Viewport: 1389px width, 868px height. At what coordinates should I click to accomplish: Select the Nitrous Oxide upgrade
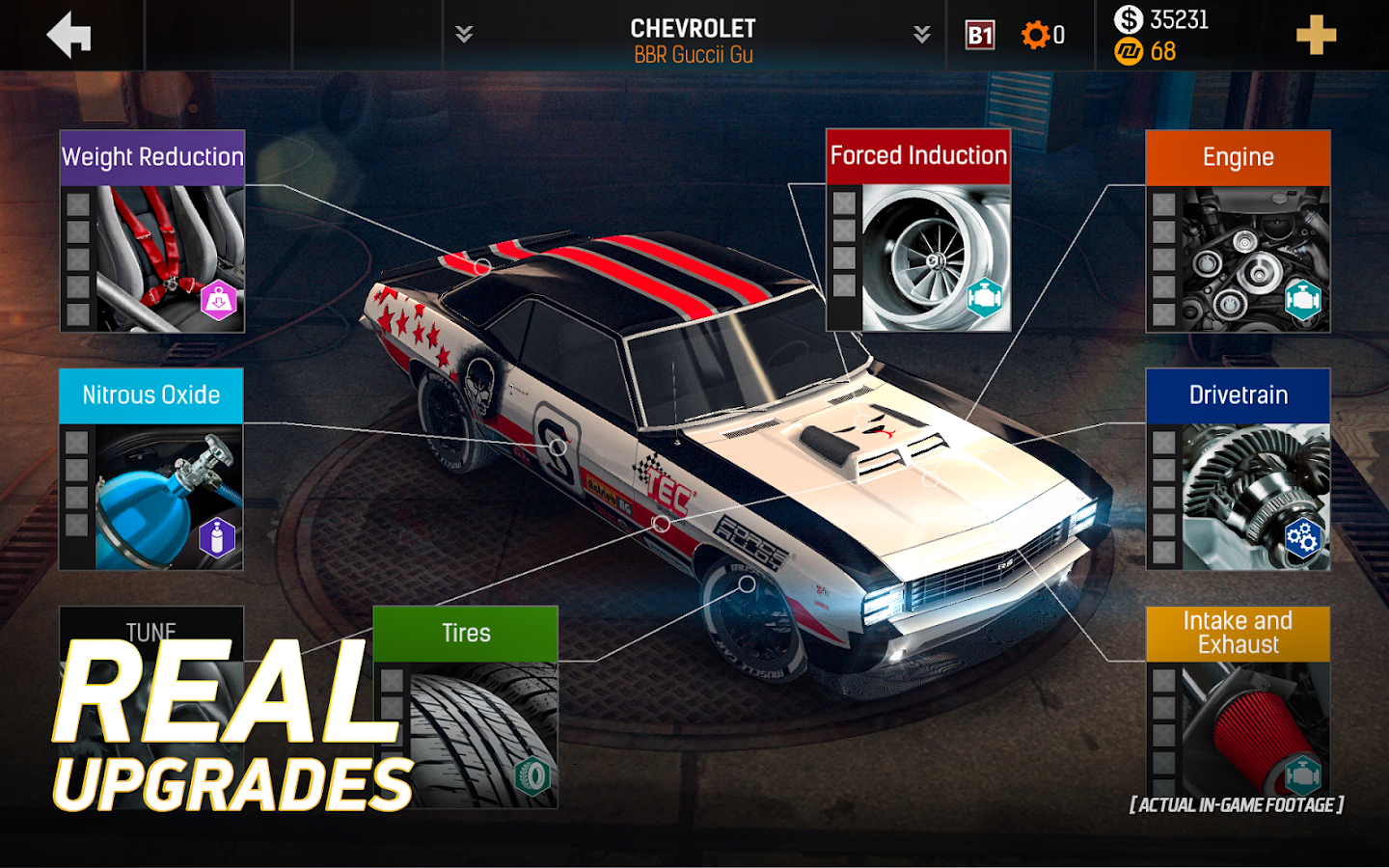coord(151,470)
